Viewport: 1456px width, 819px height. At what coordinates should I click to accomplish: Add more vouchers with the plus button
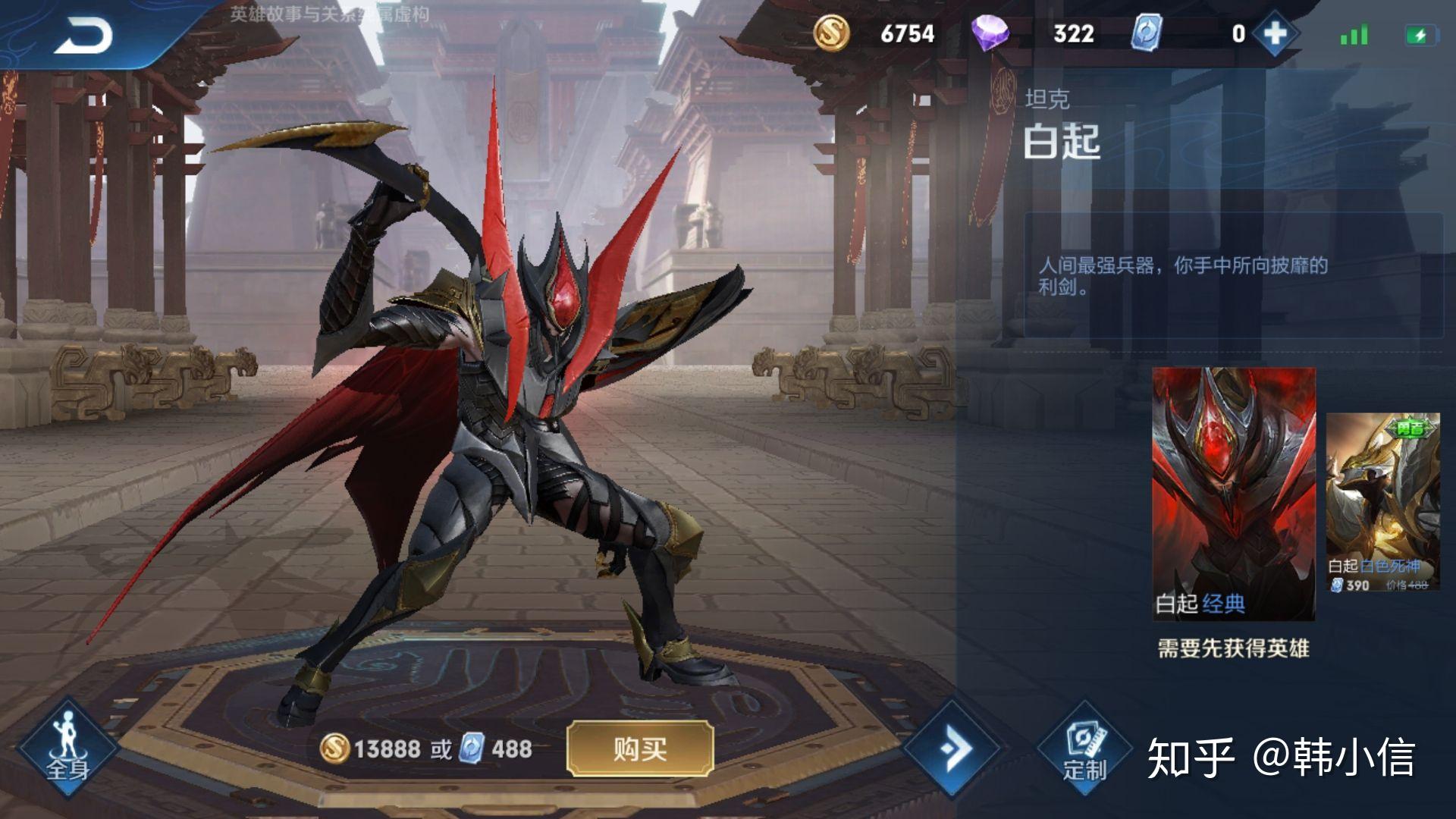click(1275, 33)
